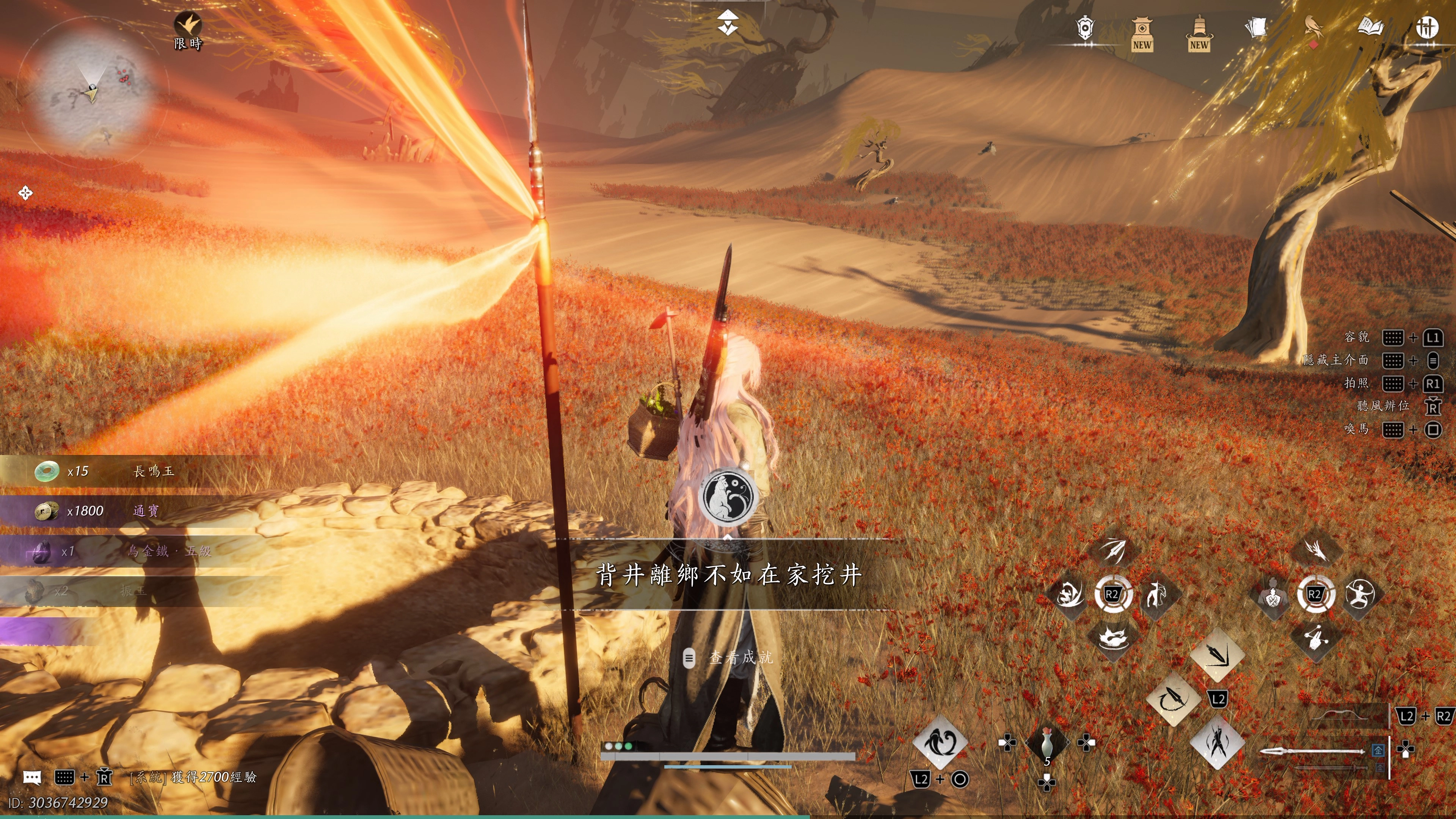This screenshot has width=1456, height=819.
Task: Open the chat speech-bubble icon
Action: (x=32, y=778)
